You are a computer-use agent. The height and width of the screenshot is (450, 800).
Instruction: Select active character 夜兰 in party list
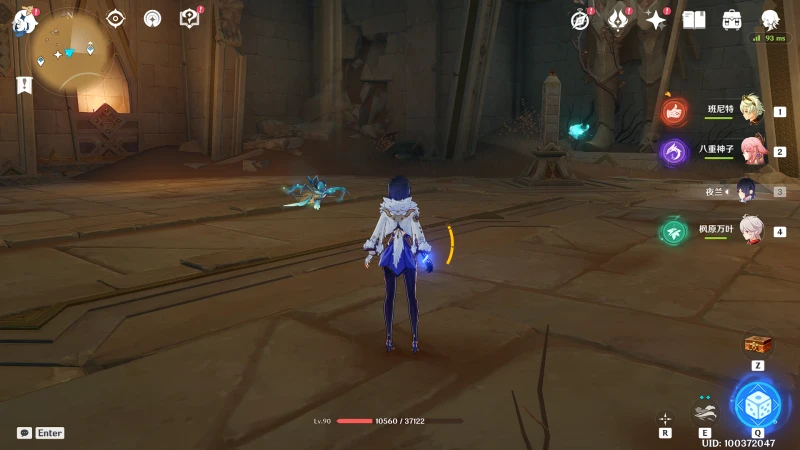pos(748,191)
